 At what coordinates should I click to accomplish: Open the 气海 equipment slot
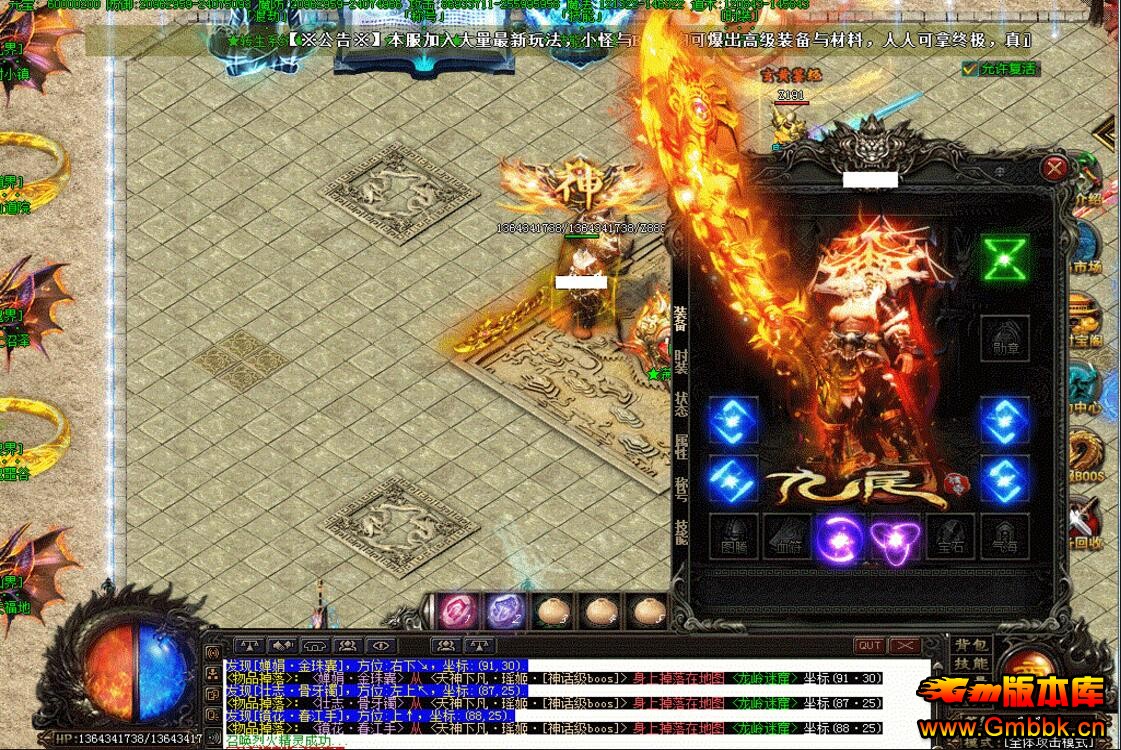(1004, 538)
